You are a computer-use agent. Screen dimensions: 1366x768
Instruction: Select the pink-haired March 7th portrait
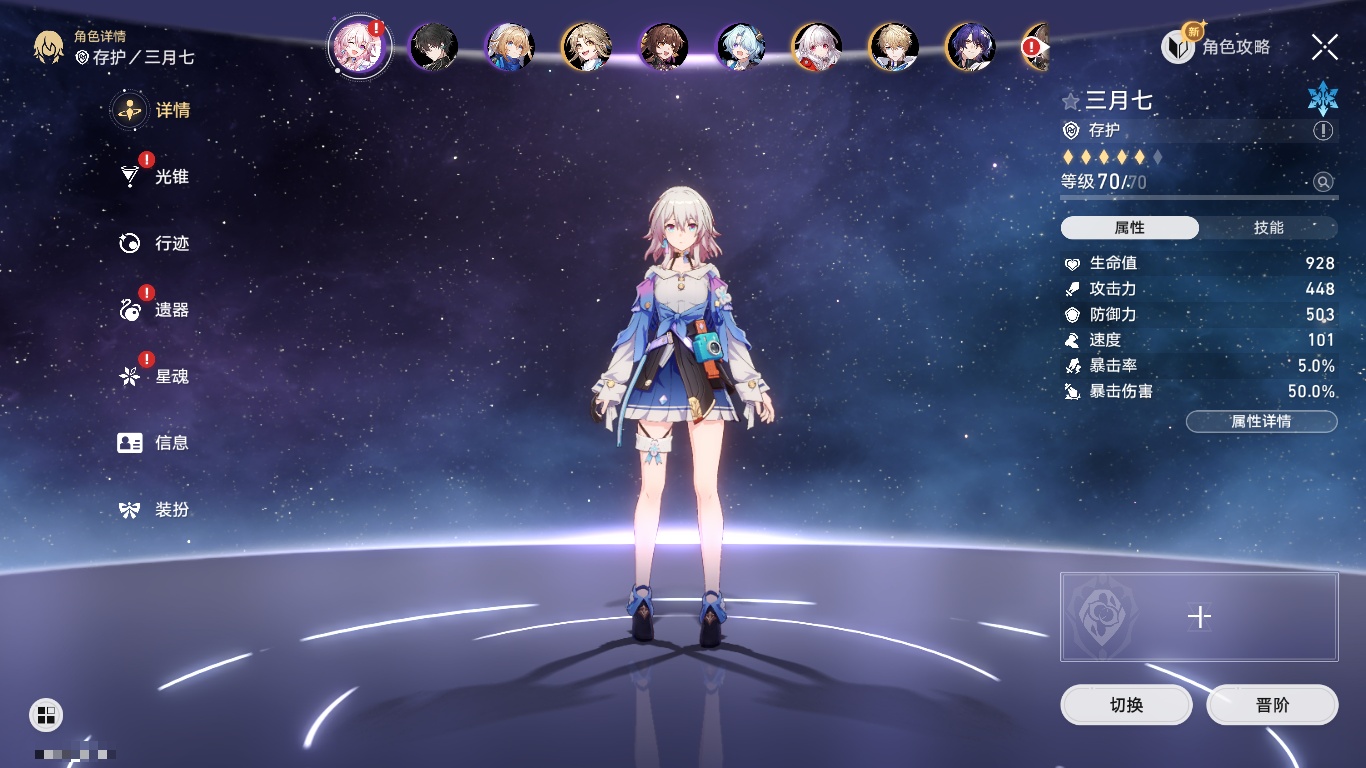358,47
